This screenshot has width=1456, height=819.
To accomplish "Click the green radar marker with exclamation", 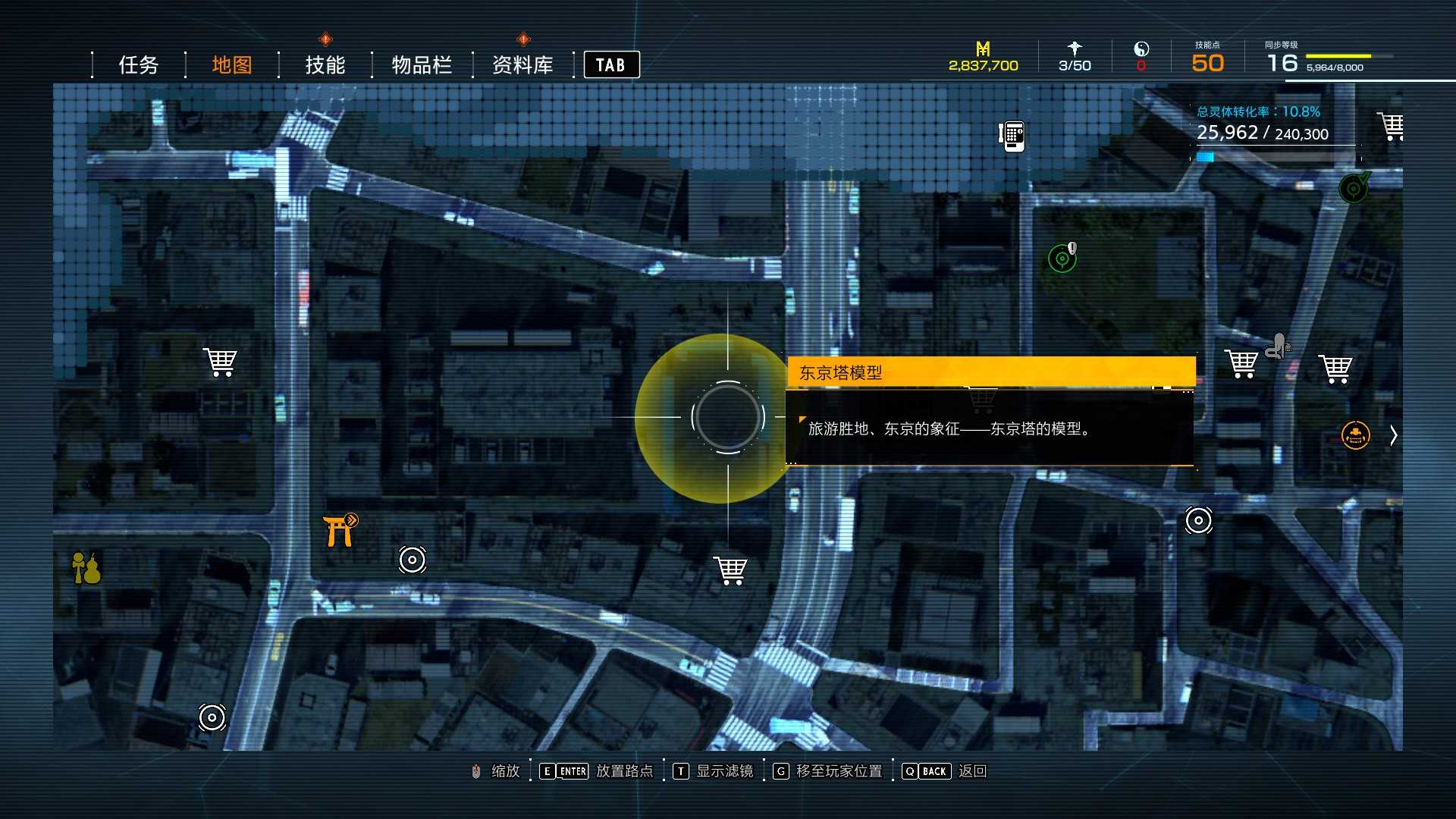I will click(1062, 257).
